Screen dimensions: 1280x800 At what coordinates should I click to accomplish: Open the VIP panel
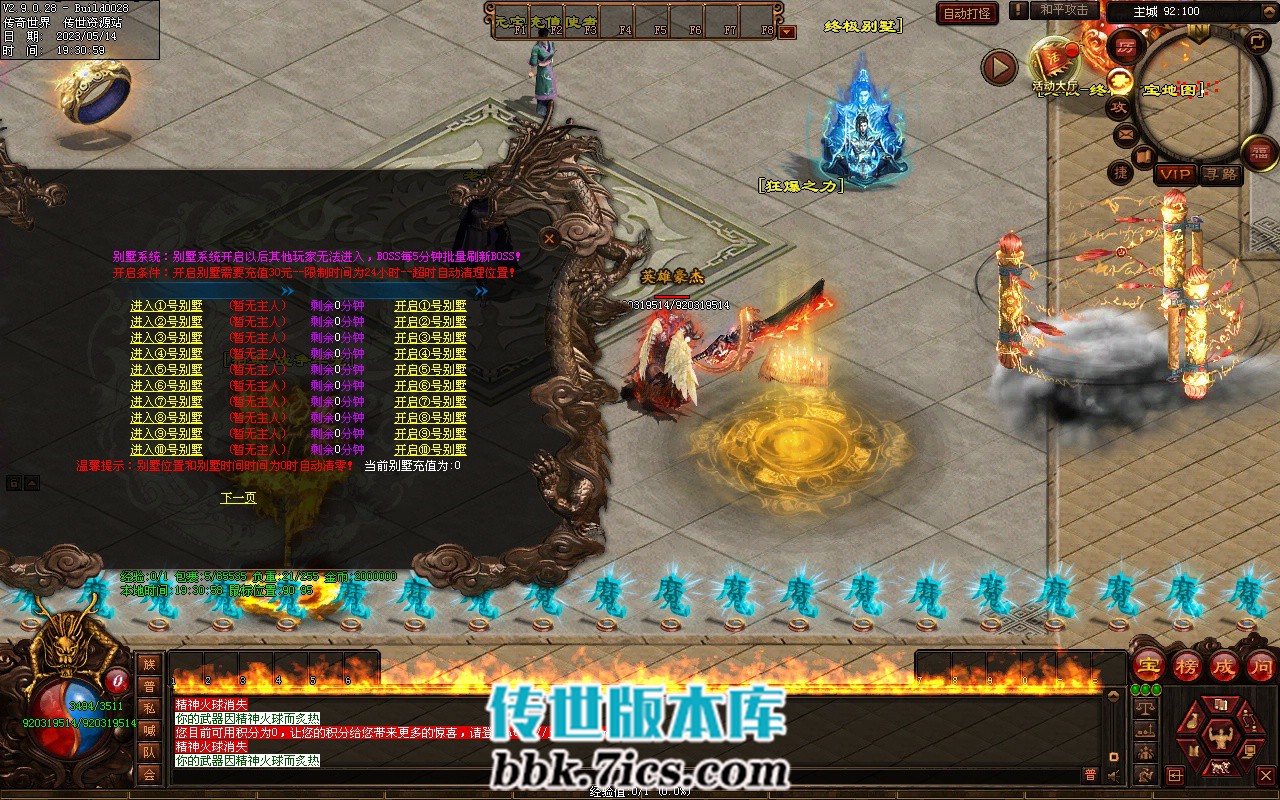[1175, 174]
